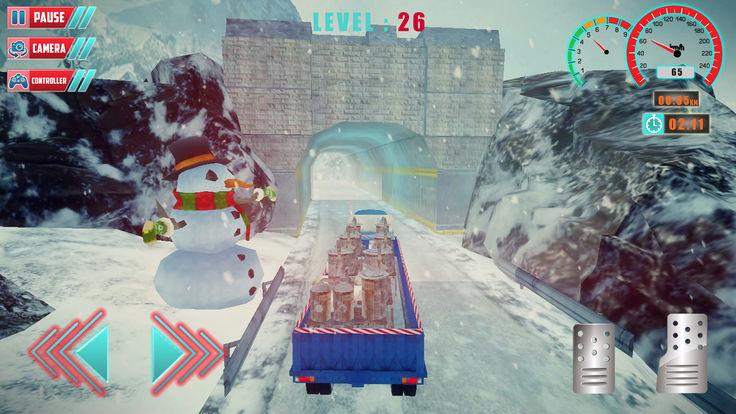Screen dimensions: 736x414
Task: Open the Controller options
Action: [x=47, y=80]
